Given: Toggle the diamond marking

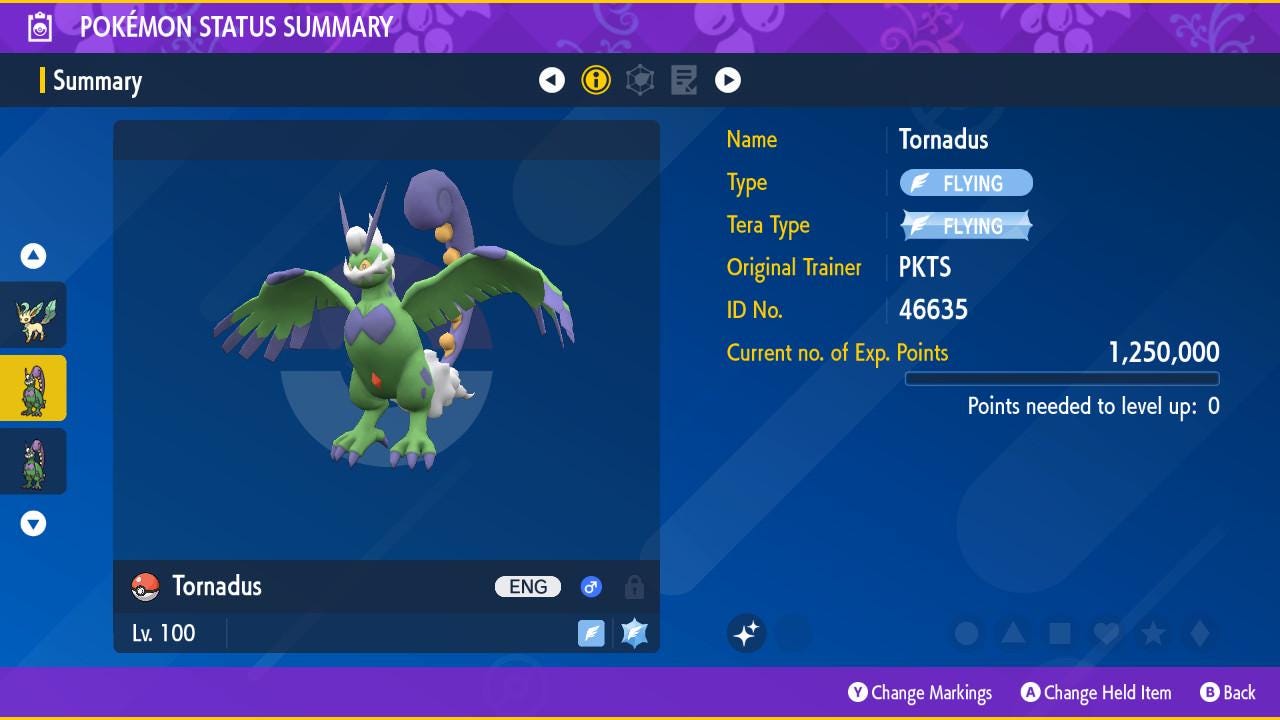Looking at the screenshot, I should point(1200,633).
